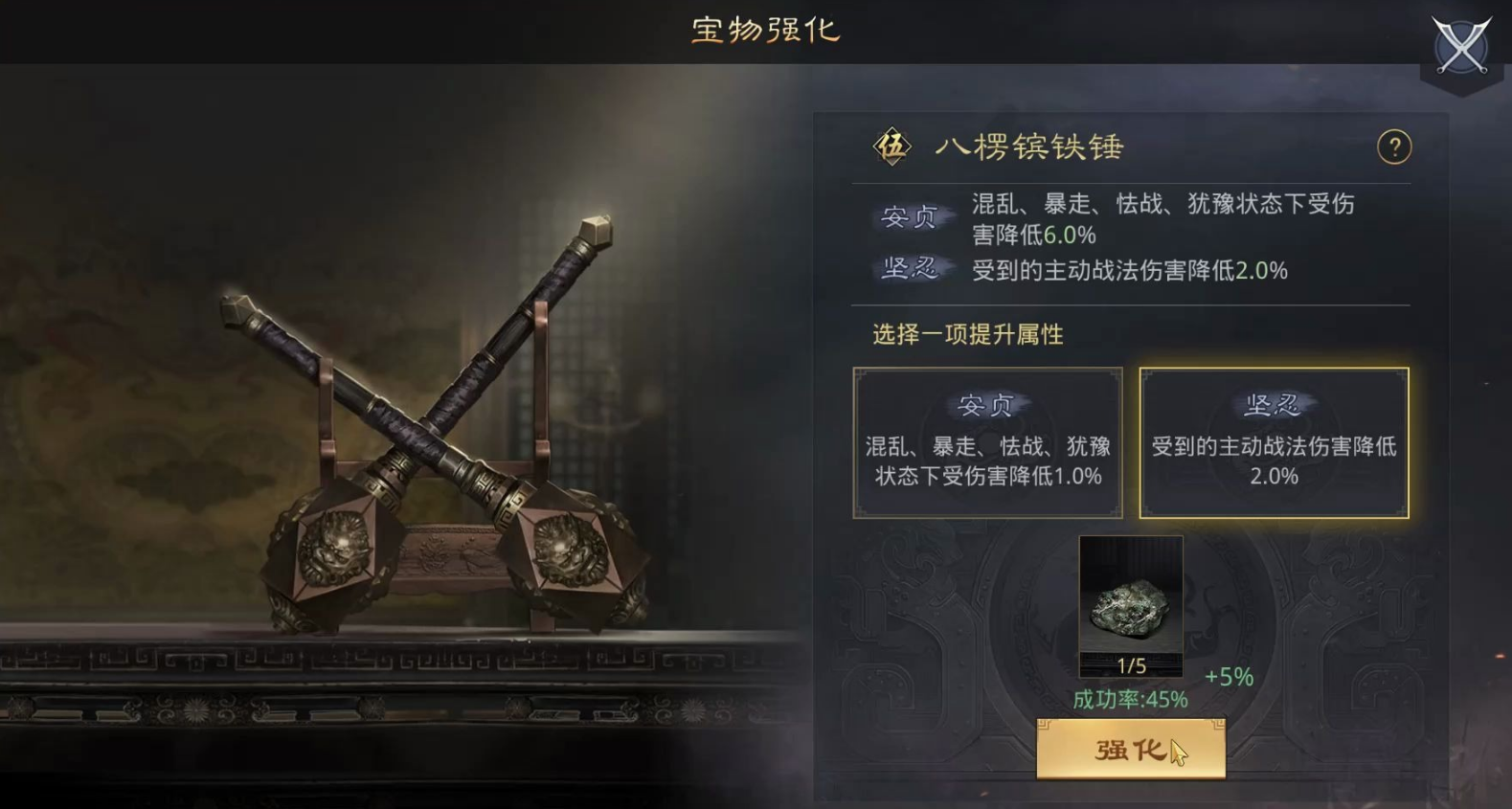
Task: Select the 坚忍 enhancement option card
Action: (1274, 442)
